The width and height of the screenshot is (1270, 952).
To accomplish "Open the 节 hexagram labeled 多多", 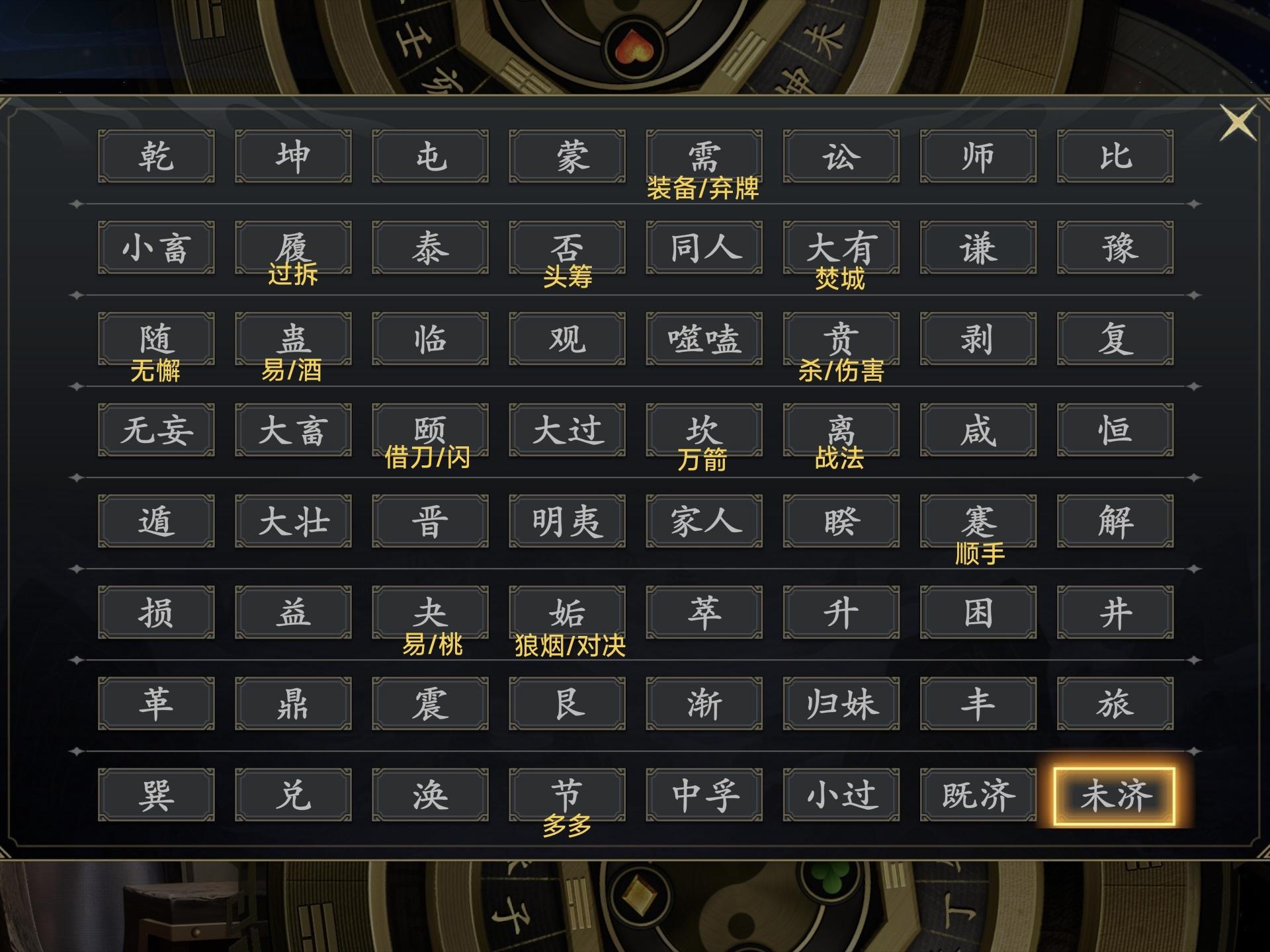I will (566, 795).
